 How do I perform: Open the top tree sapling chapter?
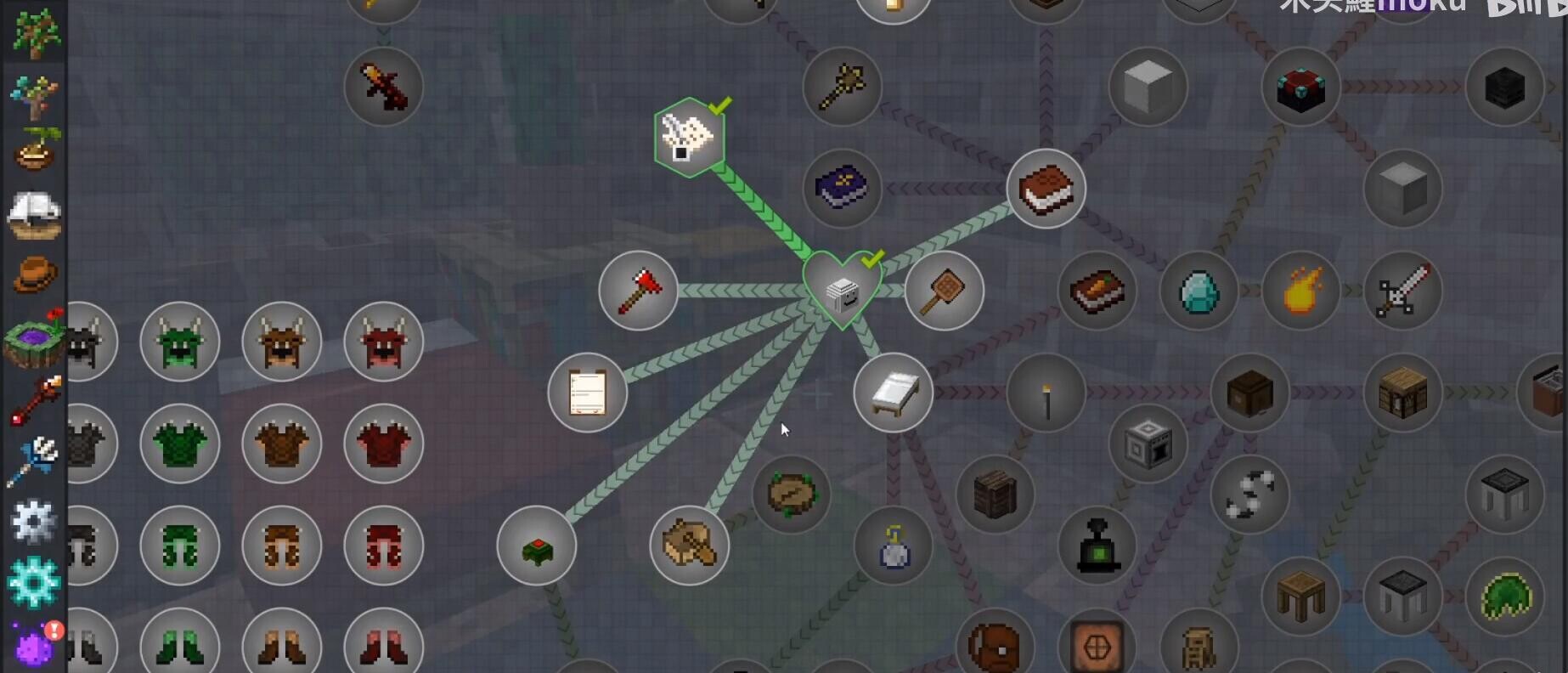click(34, 34)
